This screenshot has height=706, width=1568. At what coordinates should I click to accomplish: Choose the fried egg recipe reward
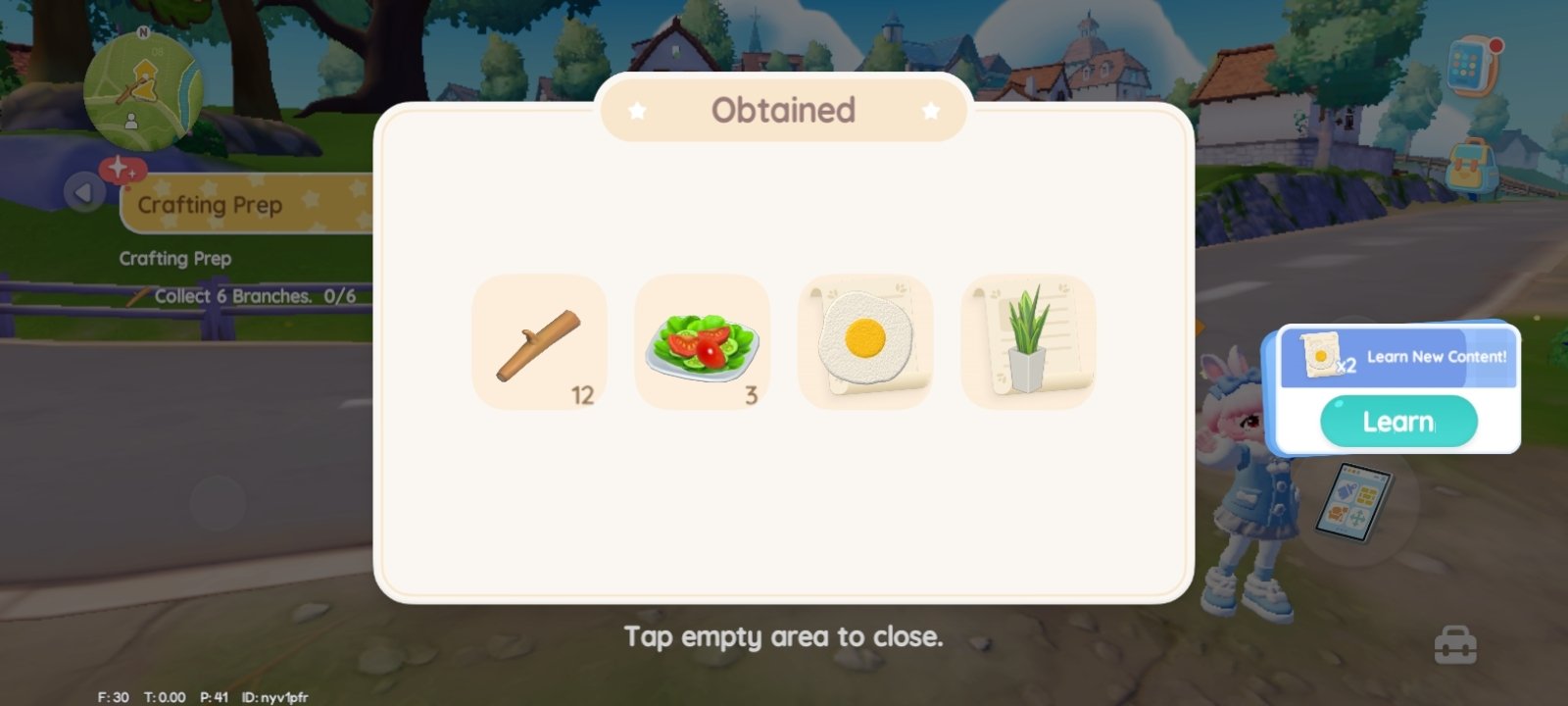pyautogui.click(x=864, y=342)
